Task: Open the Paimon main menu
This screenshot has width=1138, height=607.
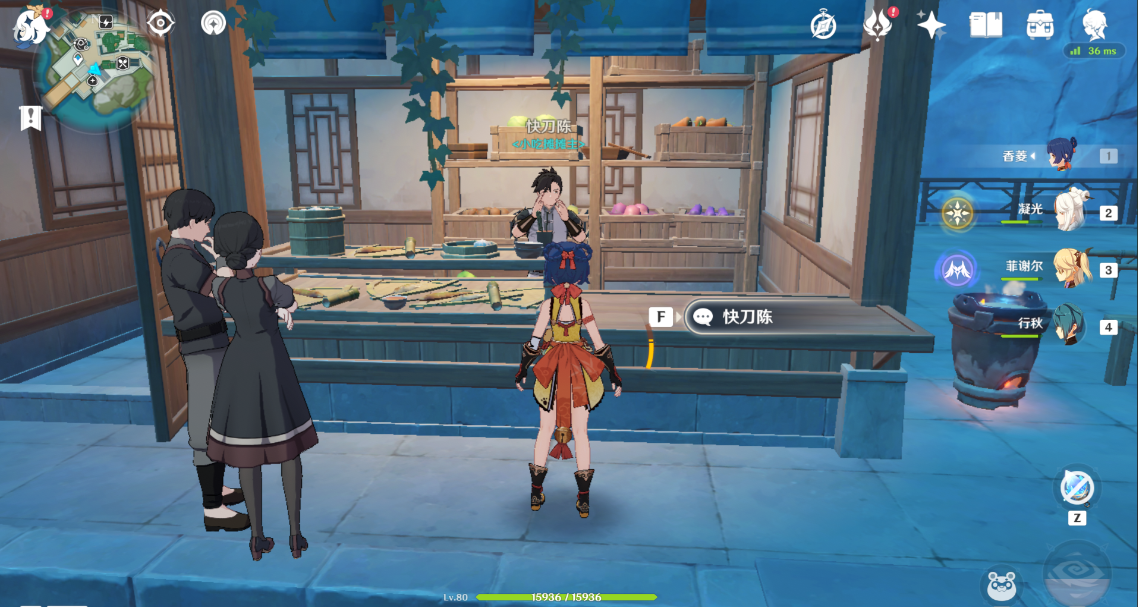Action: (31, 26)
